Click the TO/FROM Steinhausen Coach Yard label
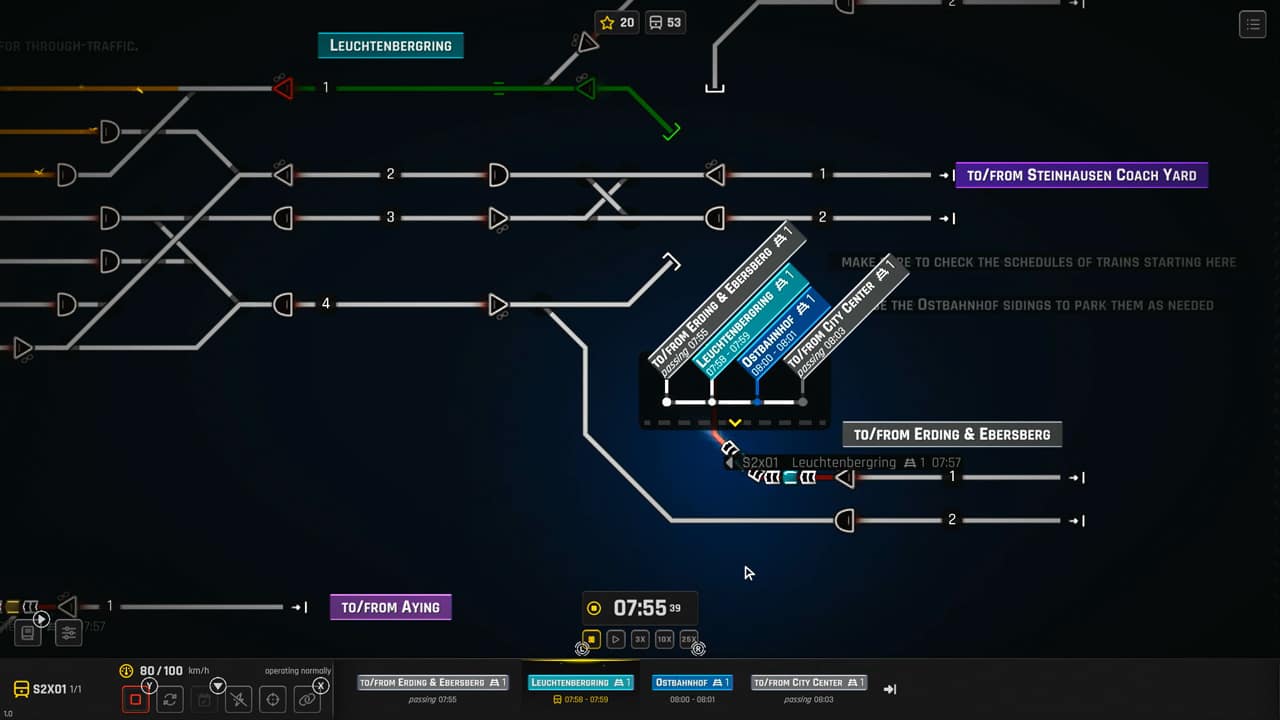The height and width of the screenshot is (720, 1280). coord(1081,174)
